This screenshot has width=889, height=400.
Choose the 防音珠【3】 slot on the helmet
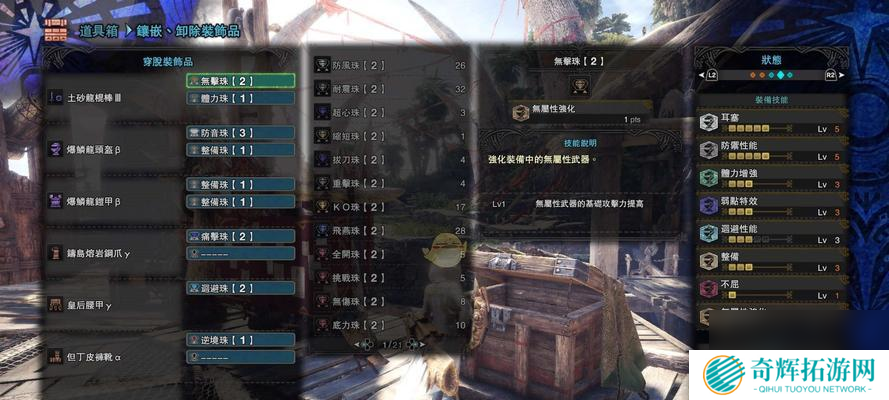(240, 133)
